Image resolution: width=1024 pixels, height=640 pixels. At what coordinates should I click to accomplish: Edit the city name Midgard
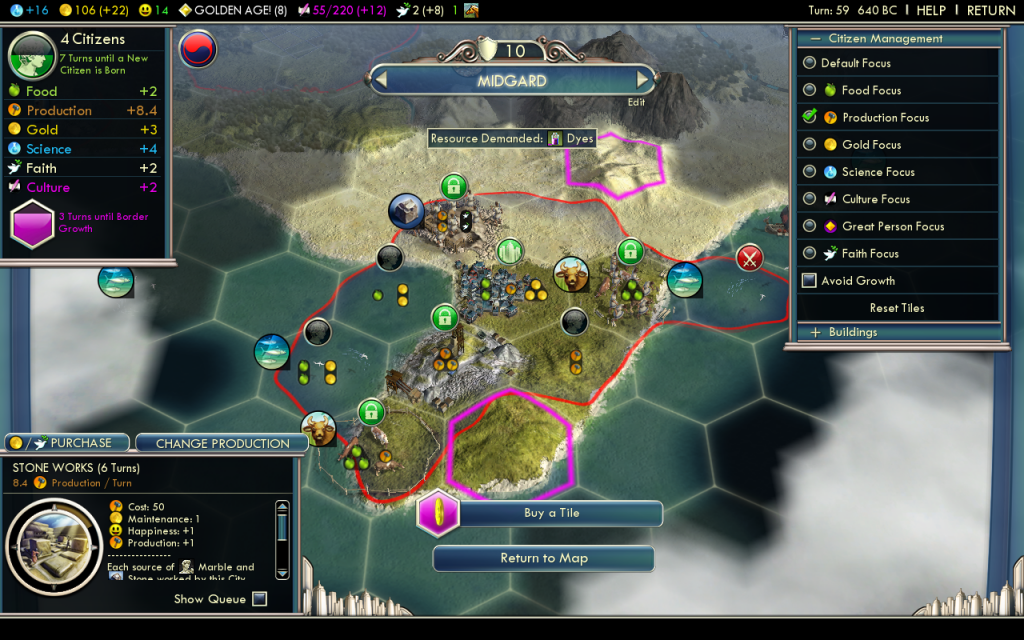pyautogui.click(x=636, y=102)
